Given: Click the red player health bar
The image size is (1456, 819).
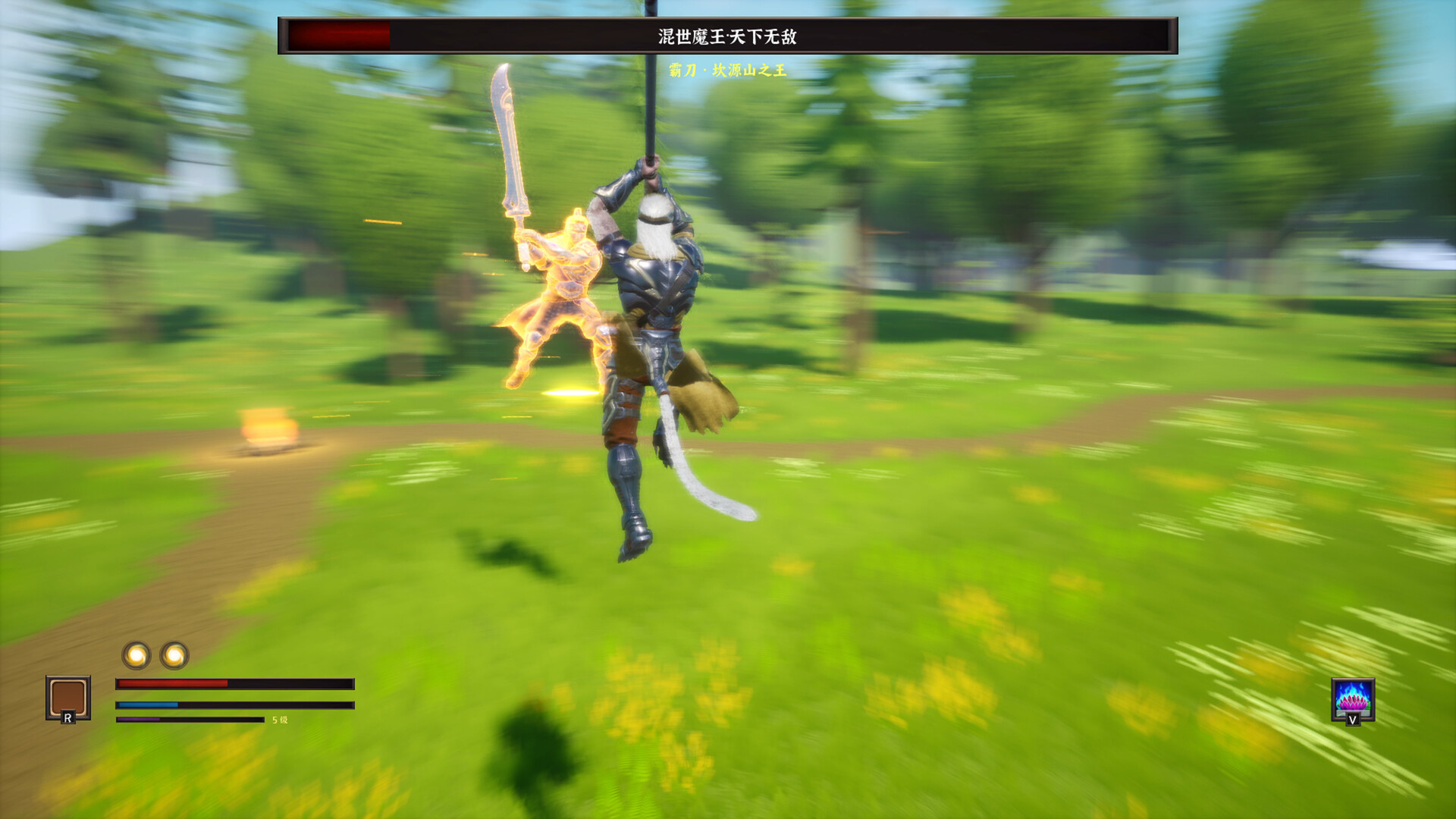Looking at the screenshot, I should coord(174,683).
